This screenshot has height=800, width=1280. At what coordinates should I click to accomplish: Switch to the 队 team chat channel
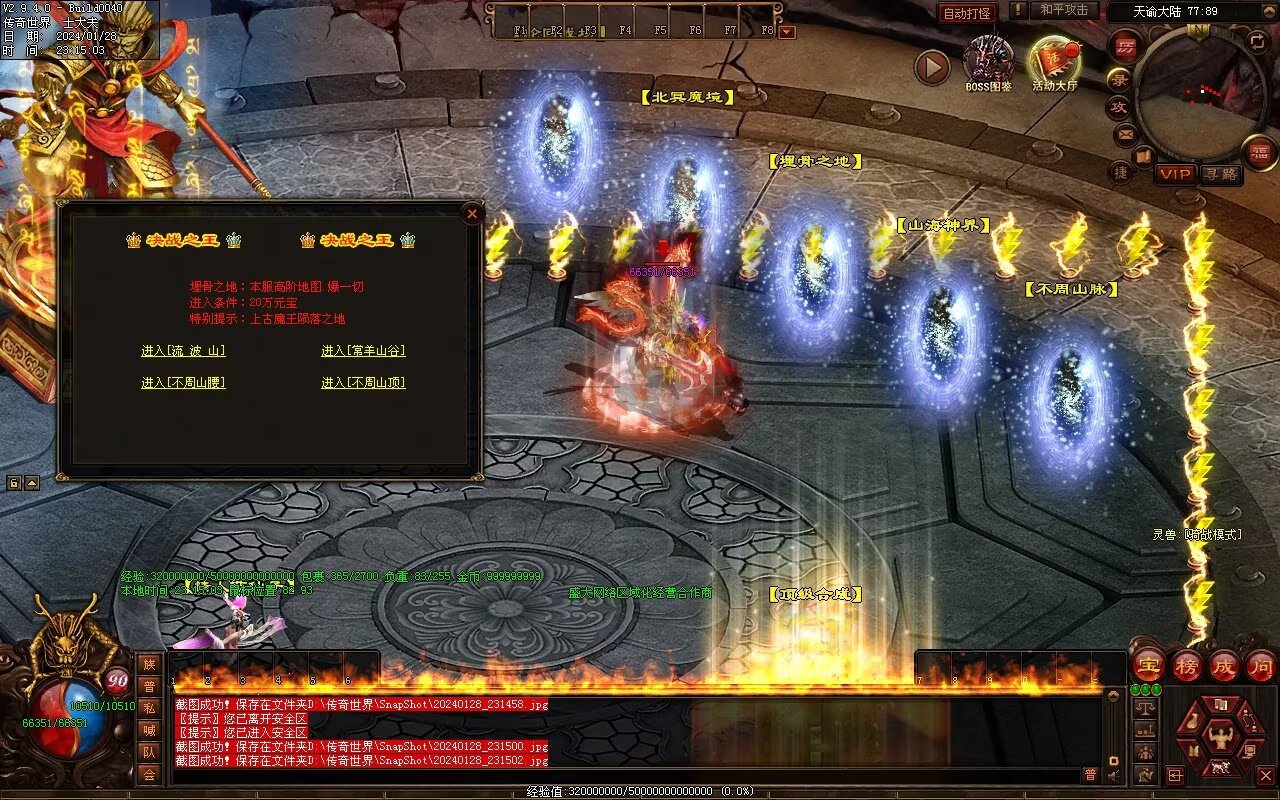149,752
